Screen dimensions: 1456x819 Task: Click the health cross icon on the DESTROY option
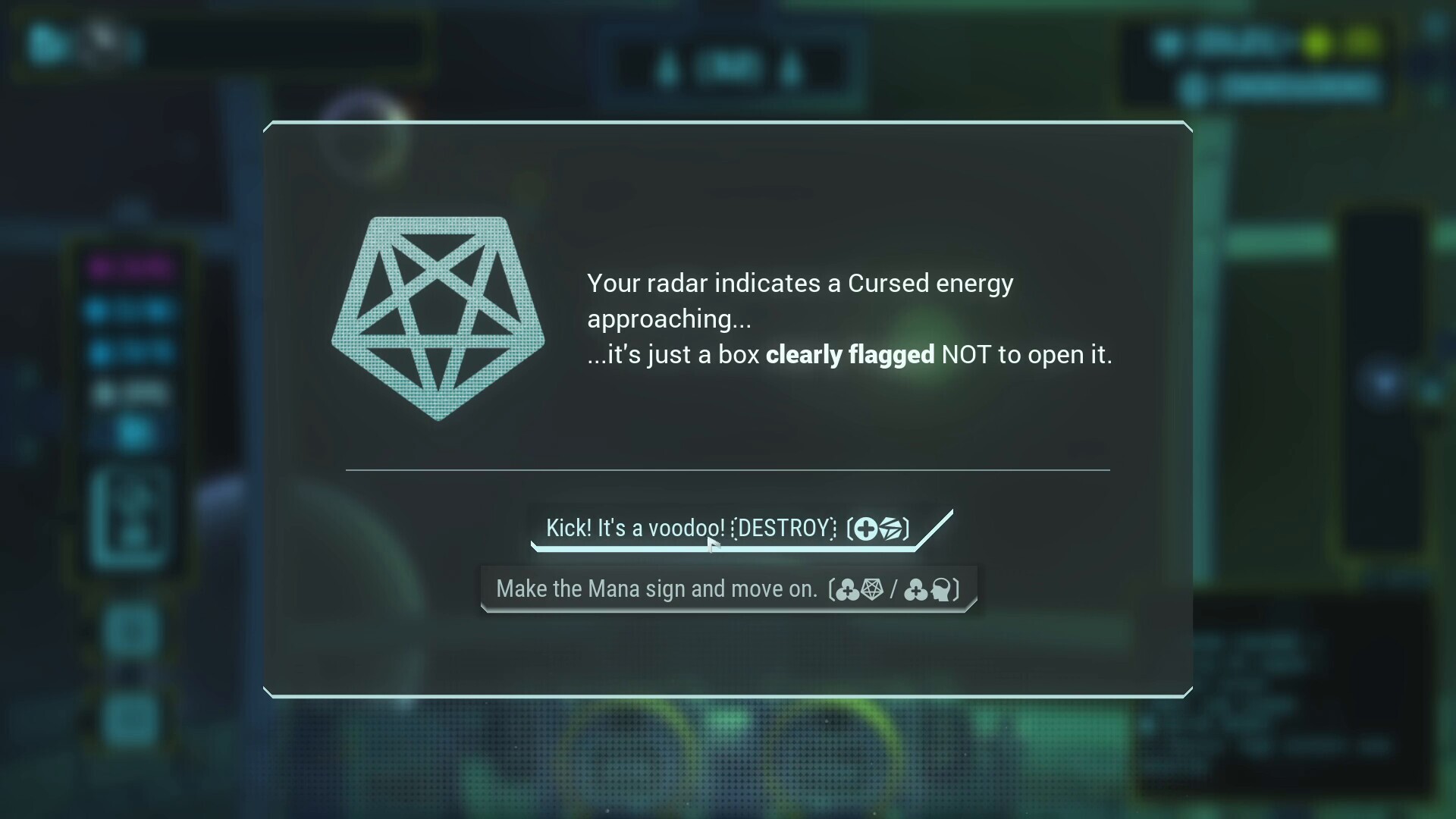[x=865, y=529]
